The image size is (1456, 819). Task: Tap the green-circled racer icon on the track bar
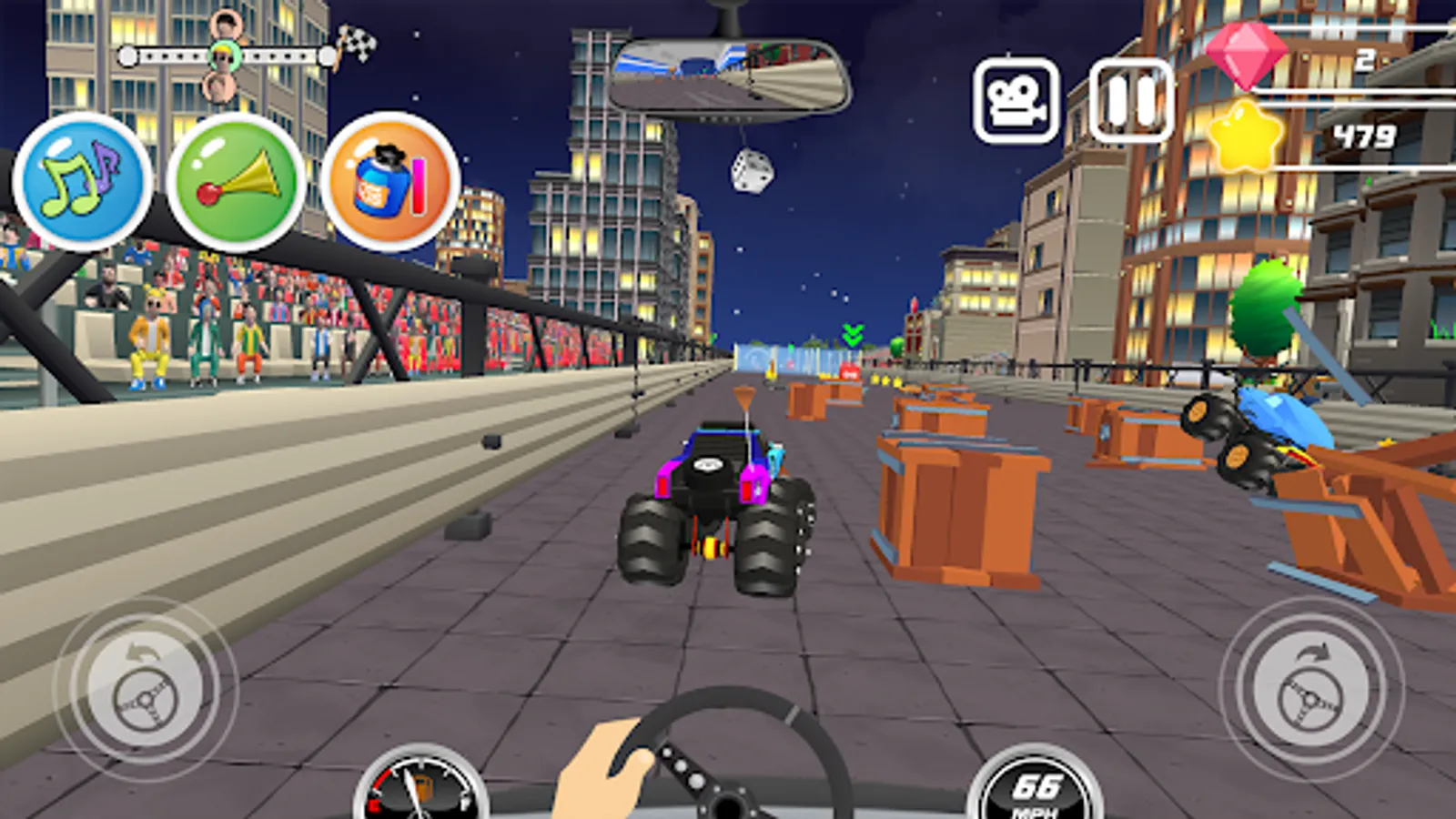[x=225, y=56]
